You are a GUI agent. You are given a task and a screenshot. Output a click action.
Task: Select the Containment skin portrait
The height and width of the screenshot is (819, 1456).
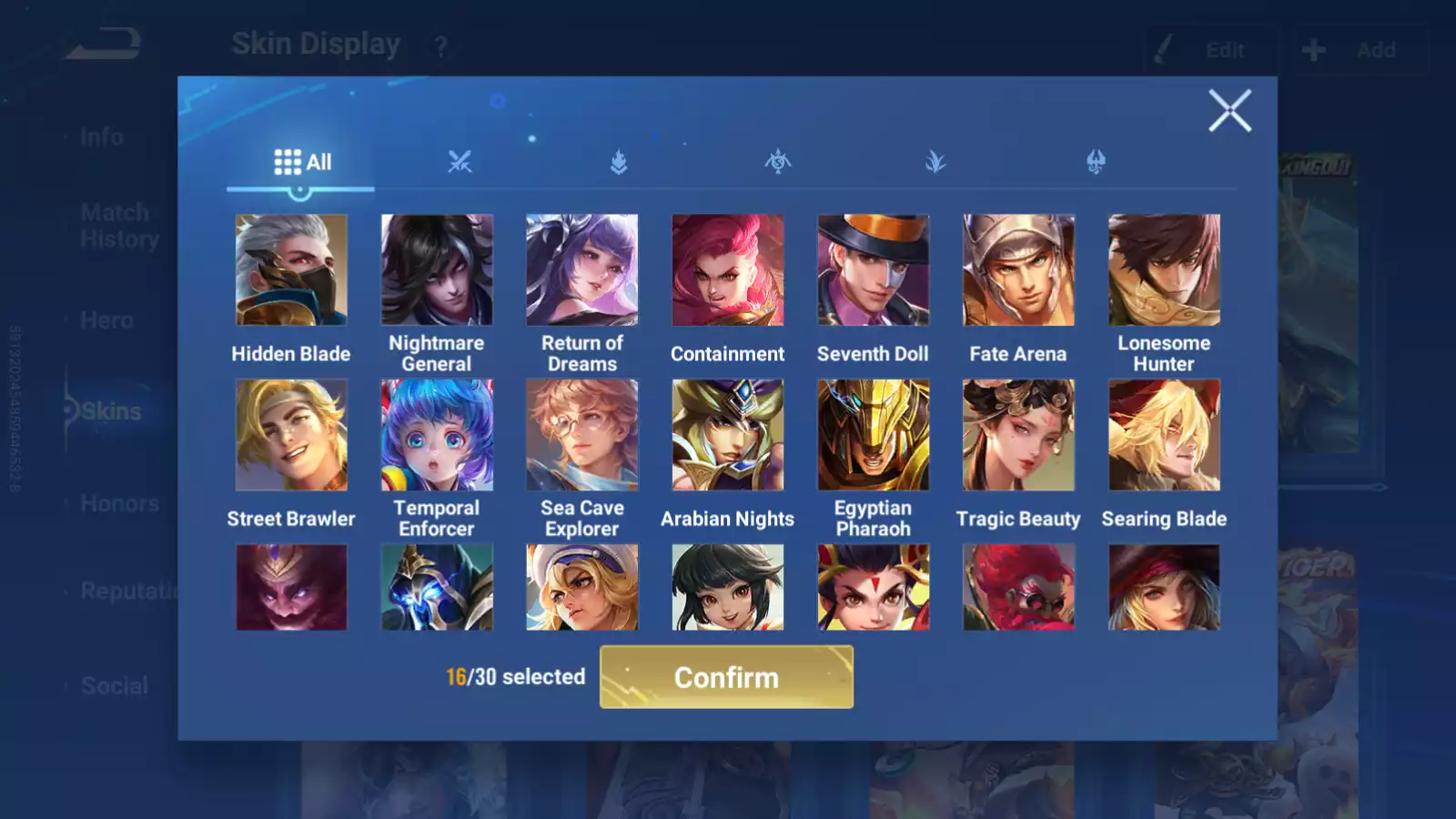point(728,270)
